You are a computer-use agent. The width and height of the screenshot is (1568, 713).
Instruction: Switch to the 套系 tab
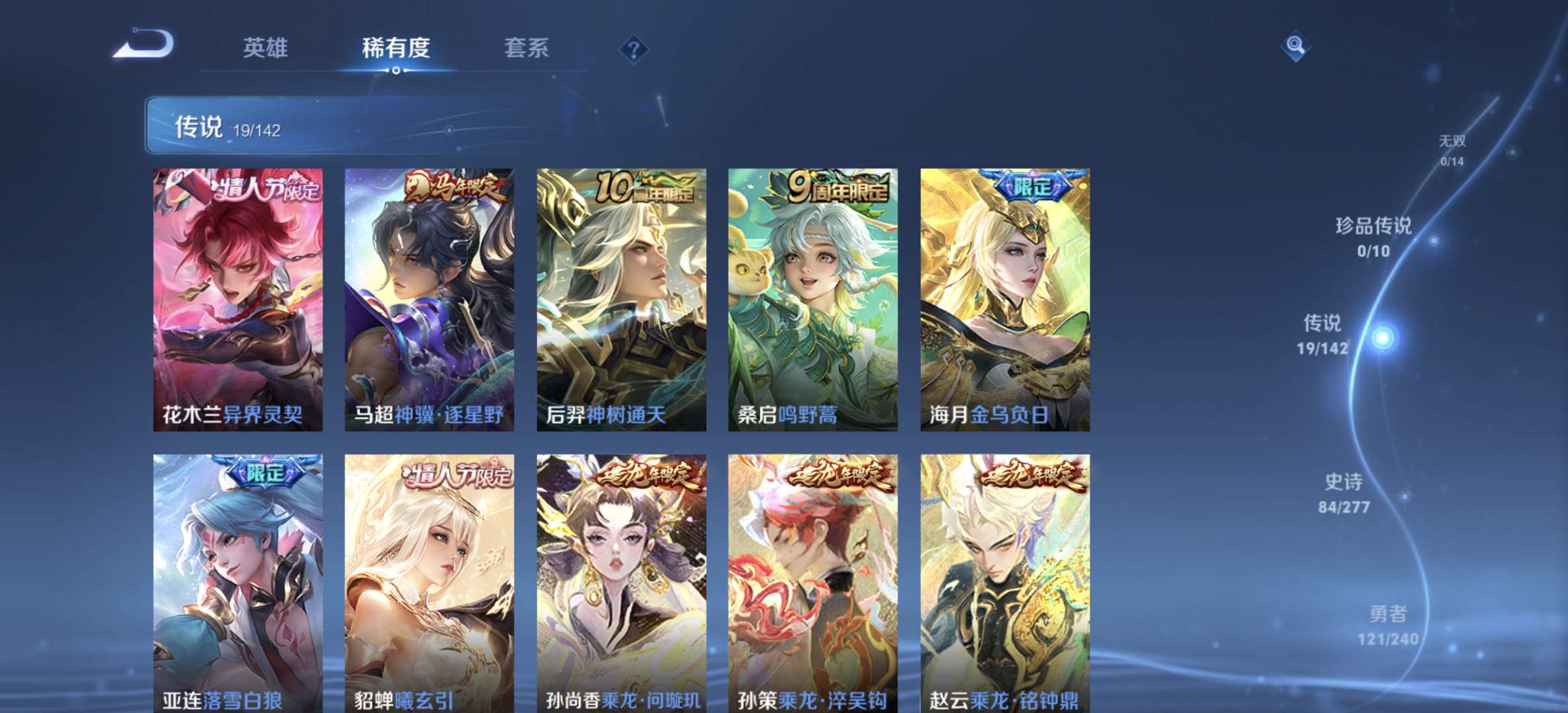pos(528,49)
